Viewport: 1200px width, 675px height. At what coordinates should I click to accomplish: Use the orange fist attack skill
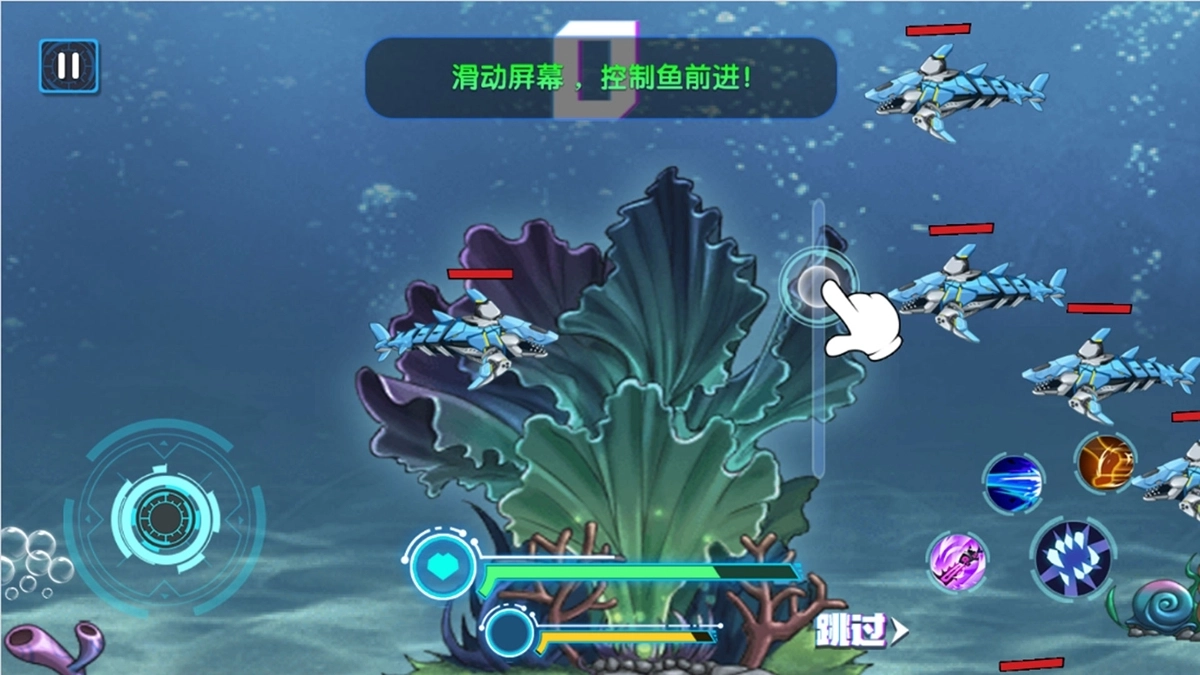coord(1105,462)
